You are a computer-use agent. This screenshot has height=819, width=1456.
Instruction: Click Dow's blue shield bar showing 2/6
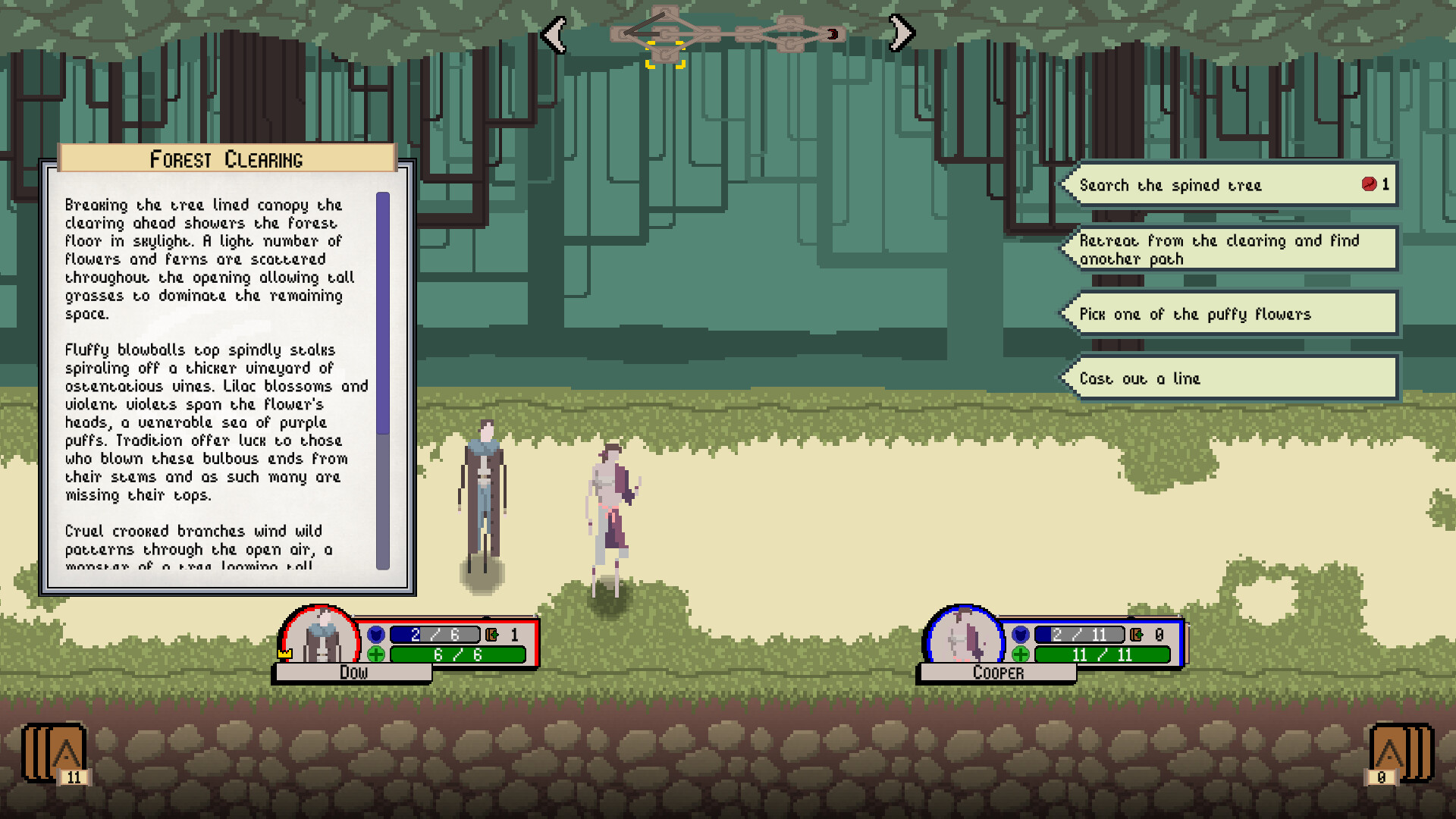pyautogui.click(x=434, y=634)
